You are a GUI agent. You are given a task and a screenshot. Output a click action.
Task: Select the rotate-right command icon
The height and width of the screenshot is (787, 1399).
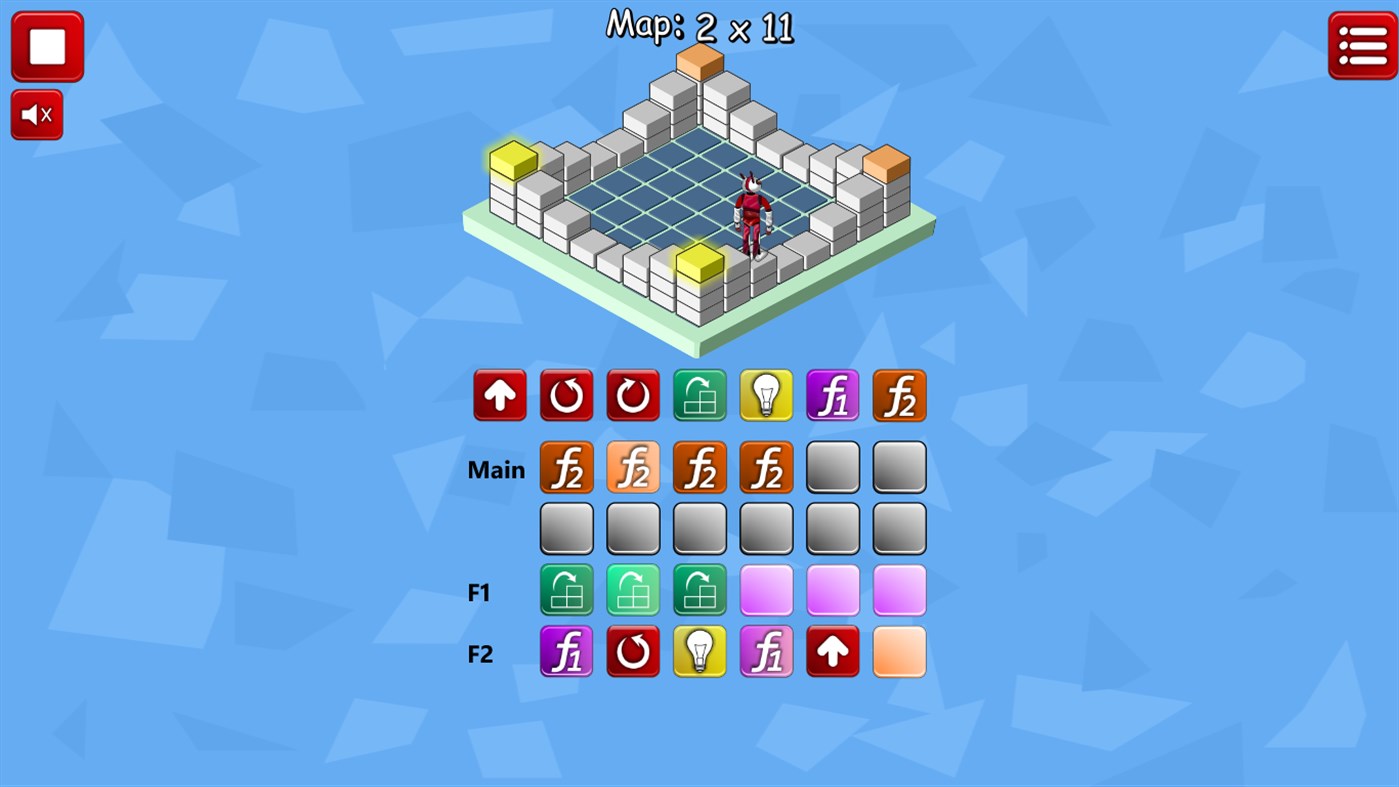(632, 394)
